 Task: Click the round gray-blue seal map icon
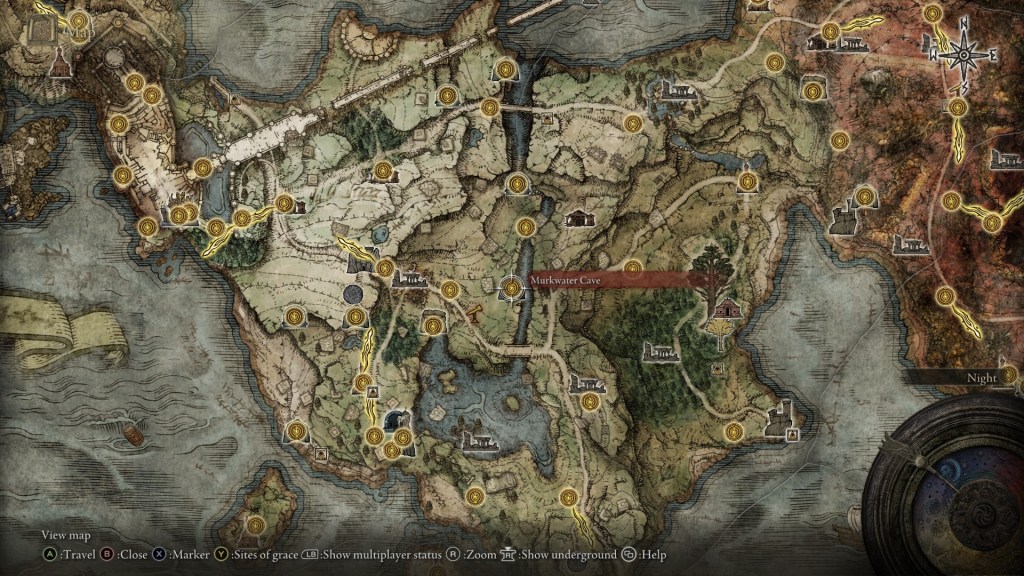point(352,294)
